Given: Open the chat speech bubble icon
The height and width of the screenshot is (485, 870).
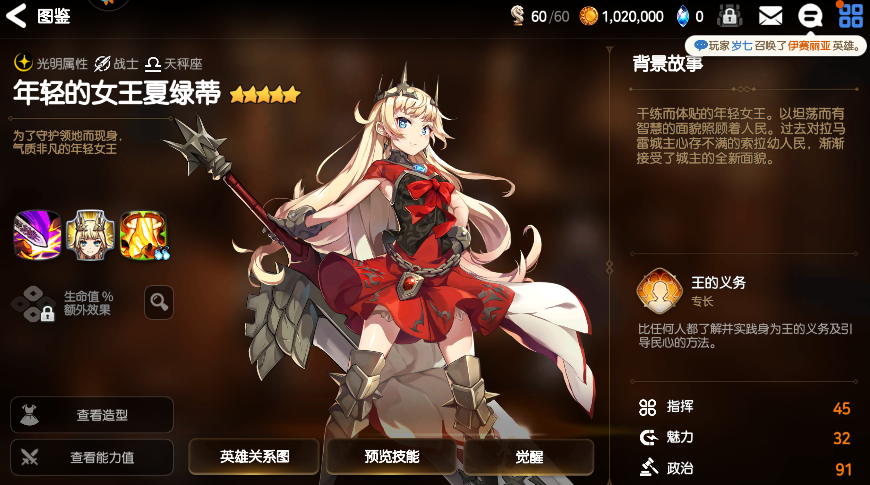Looking at the screenshot, I should click(x=810, y=16).
